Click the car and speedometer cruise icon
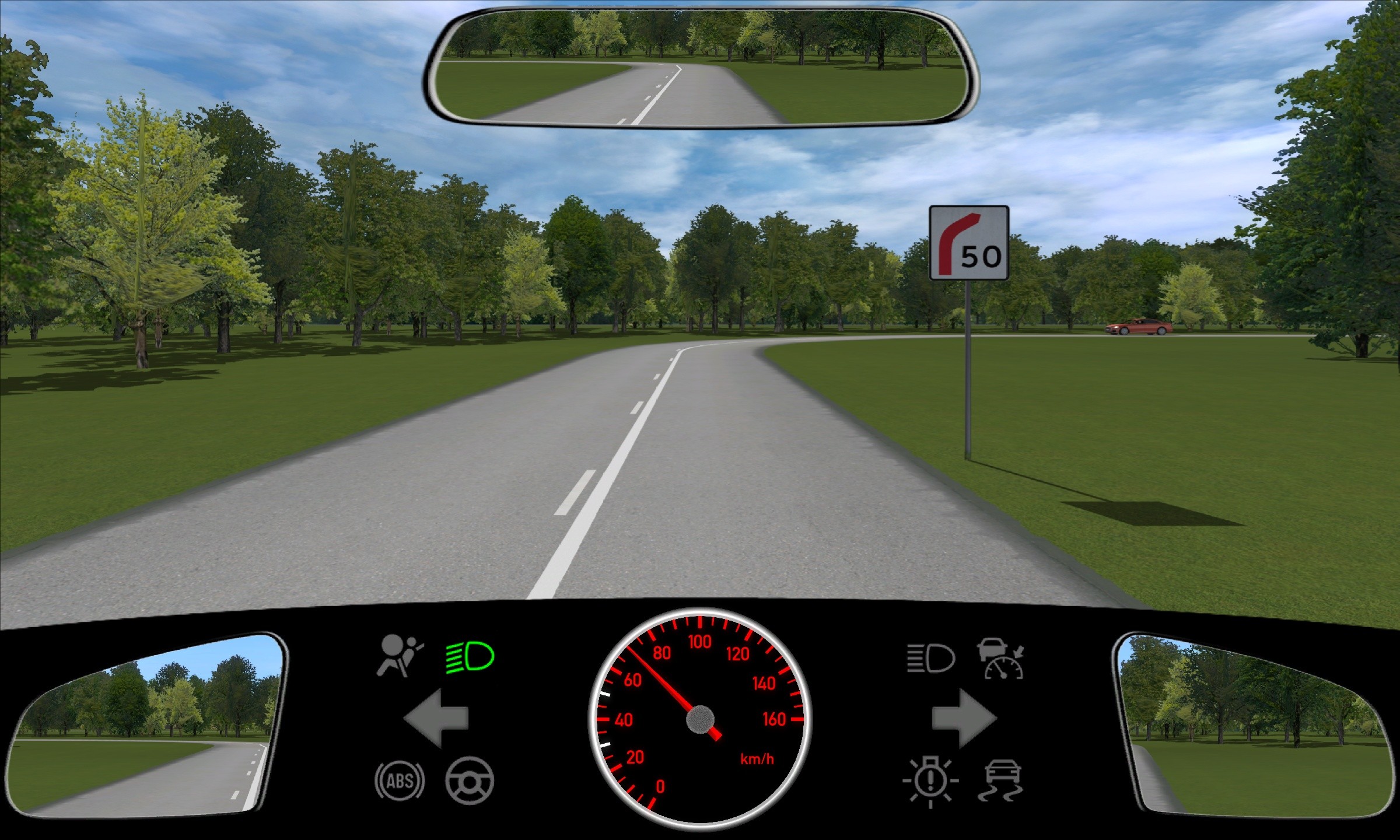1400x840 pixels. pos(1002,659)
